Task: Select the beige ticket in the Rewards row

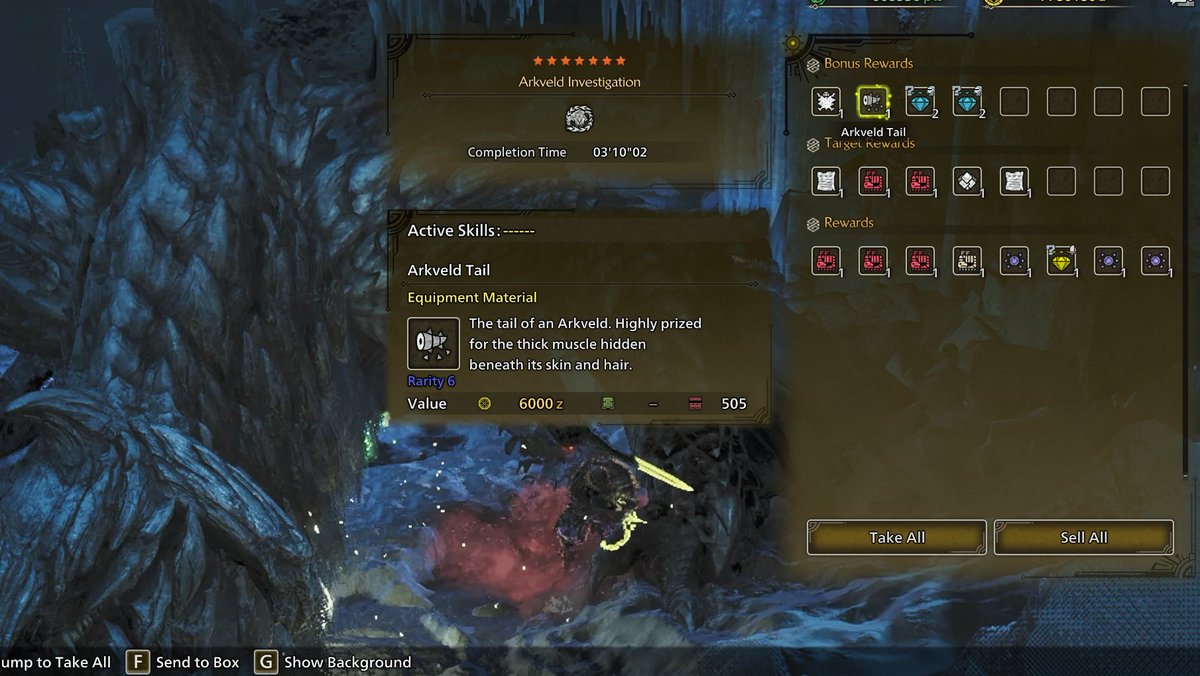Action: click(967, 260)
